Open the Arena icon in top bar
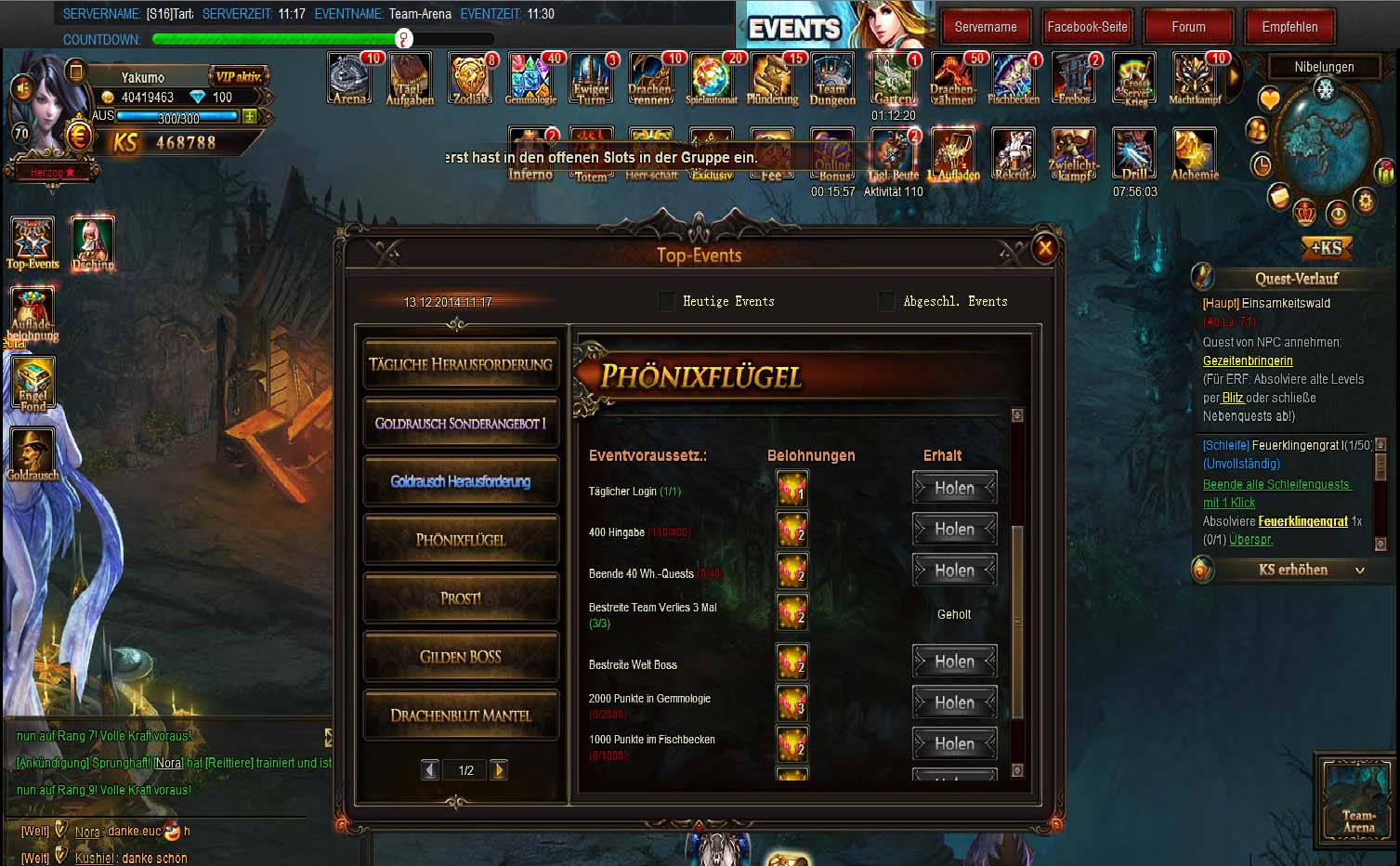Screen dimensions: 1400x866 [350, 78]
